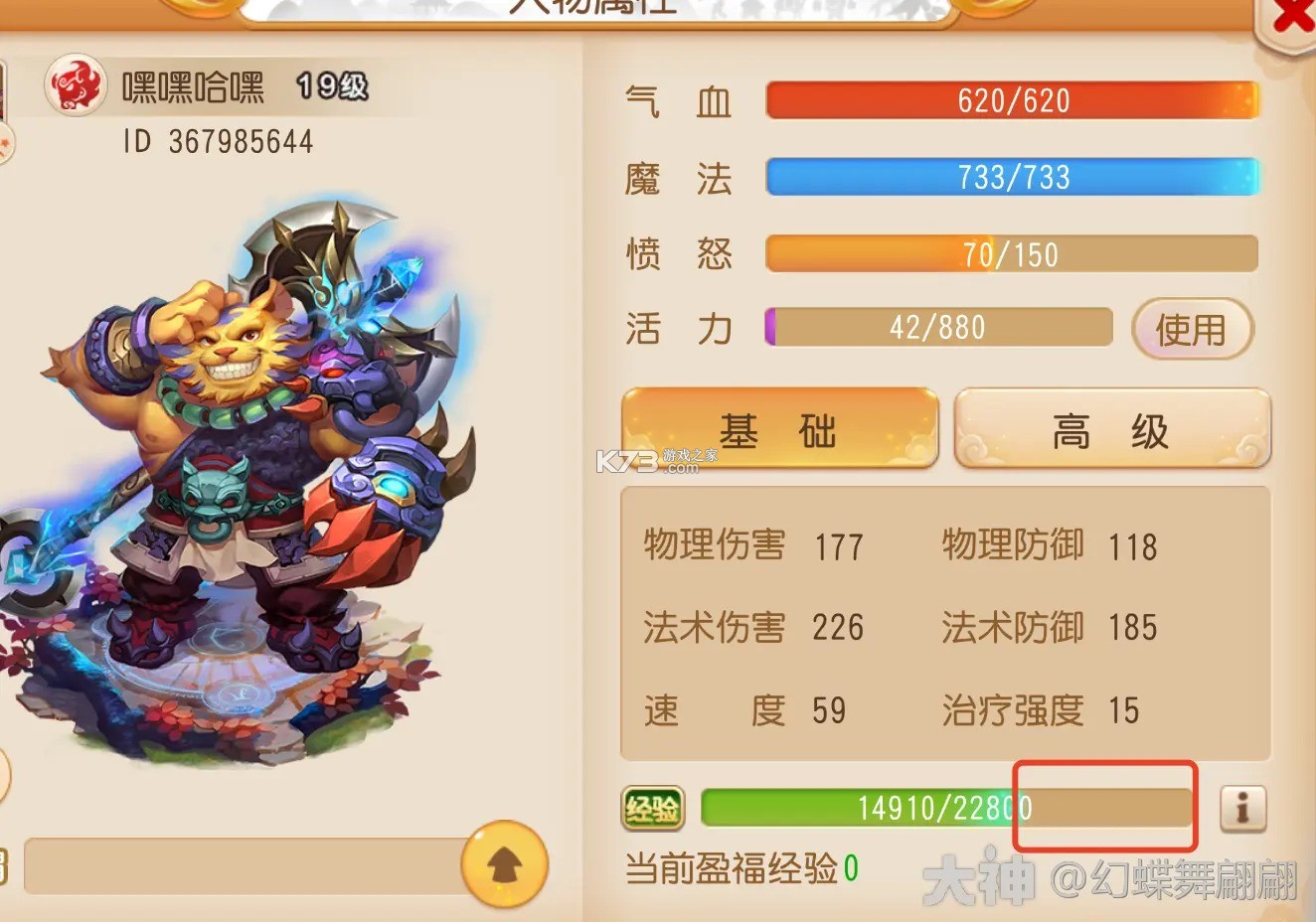This screenshot has height=922, width=1316.
Task: Click the 活力 vitality bar showing 42/880
Action: click(x=939, y=328)
